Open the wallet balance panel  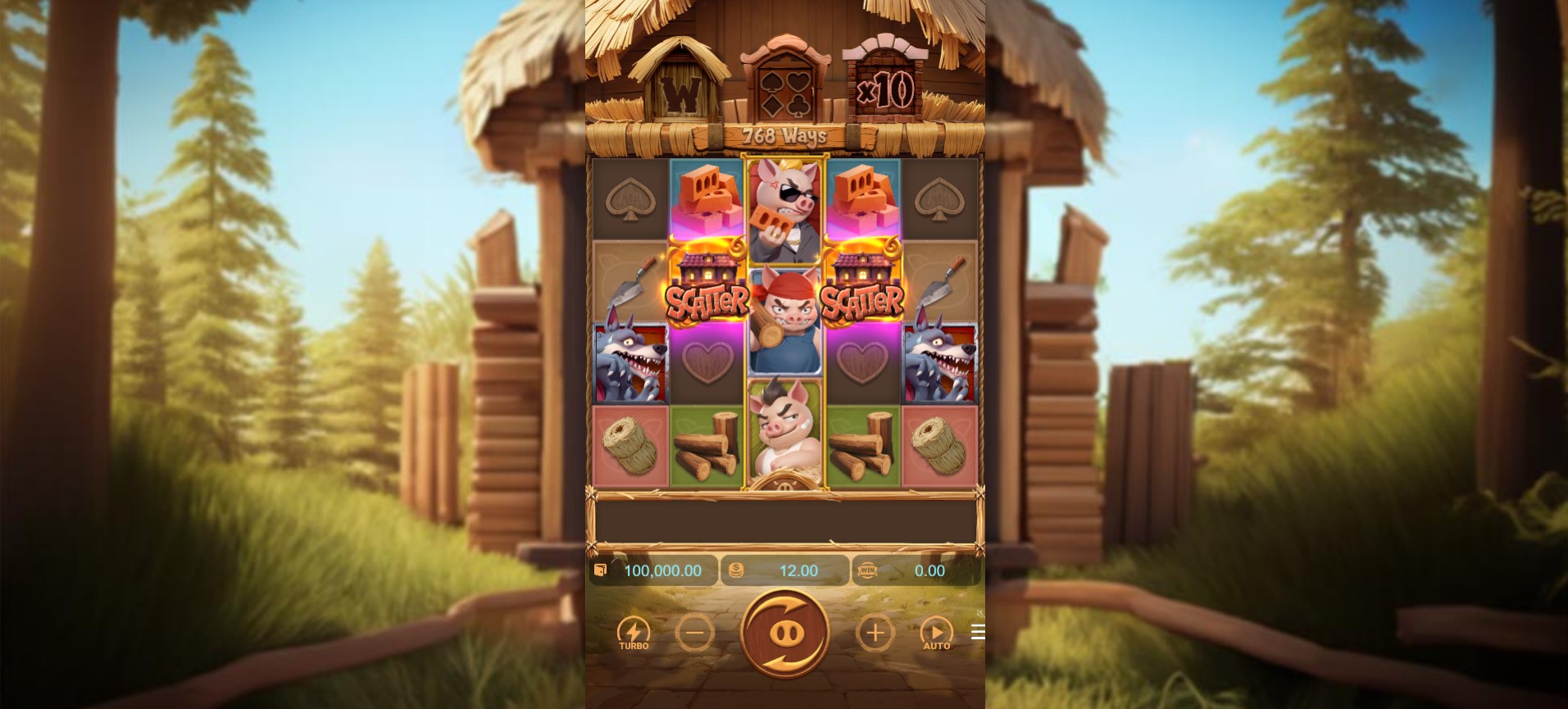pos(653,570)
